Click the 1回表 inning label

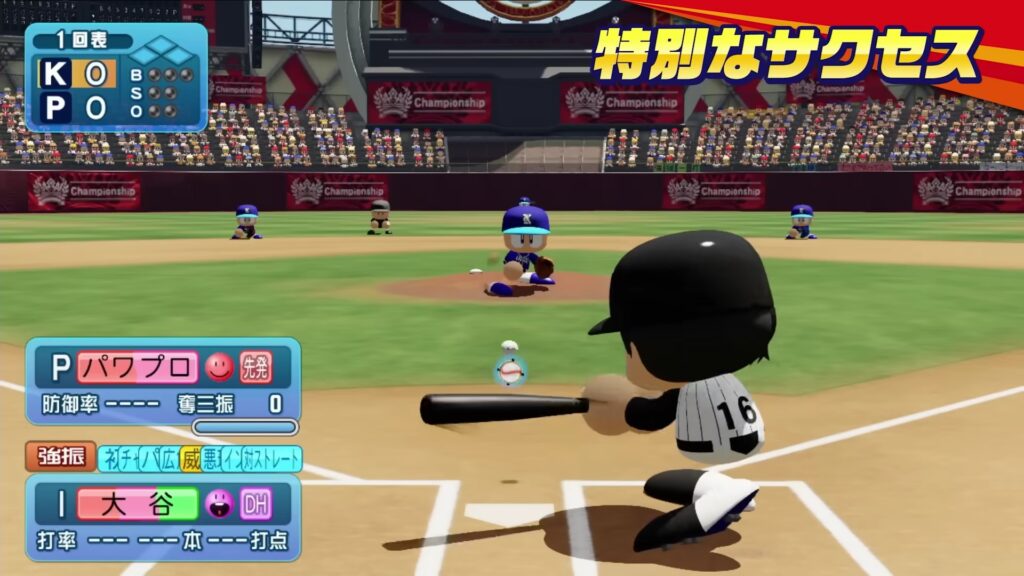tap(81, 41)
